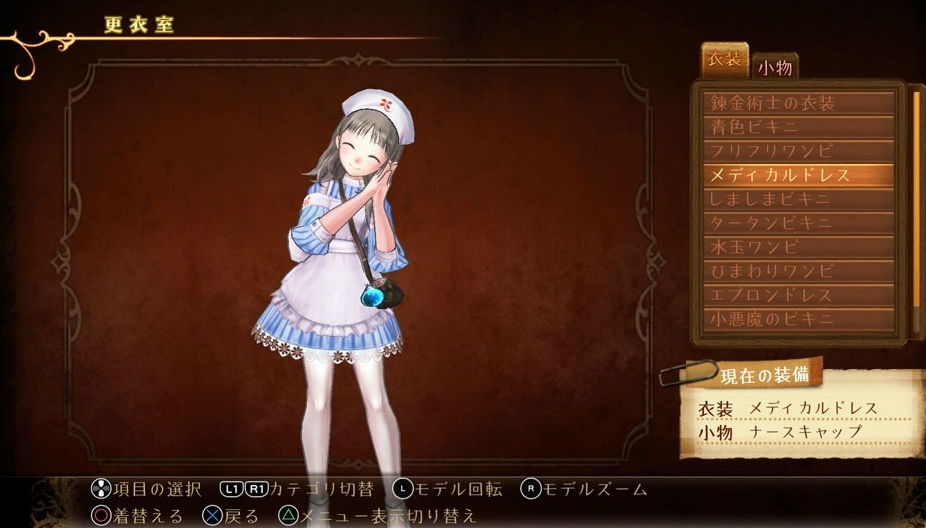Switch to the 小物 accessories tab
The height and width of the screenshot is (528, 926).
[x=775, y=67]
